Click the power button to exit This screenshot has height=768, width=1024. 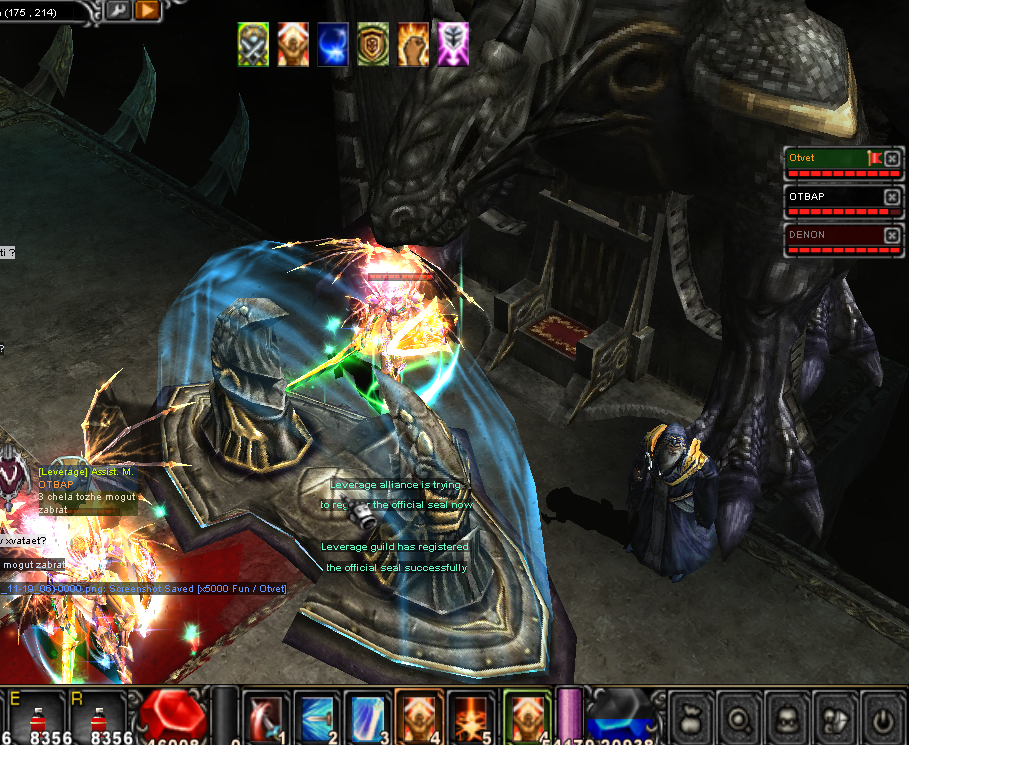882,718
